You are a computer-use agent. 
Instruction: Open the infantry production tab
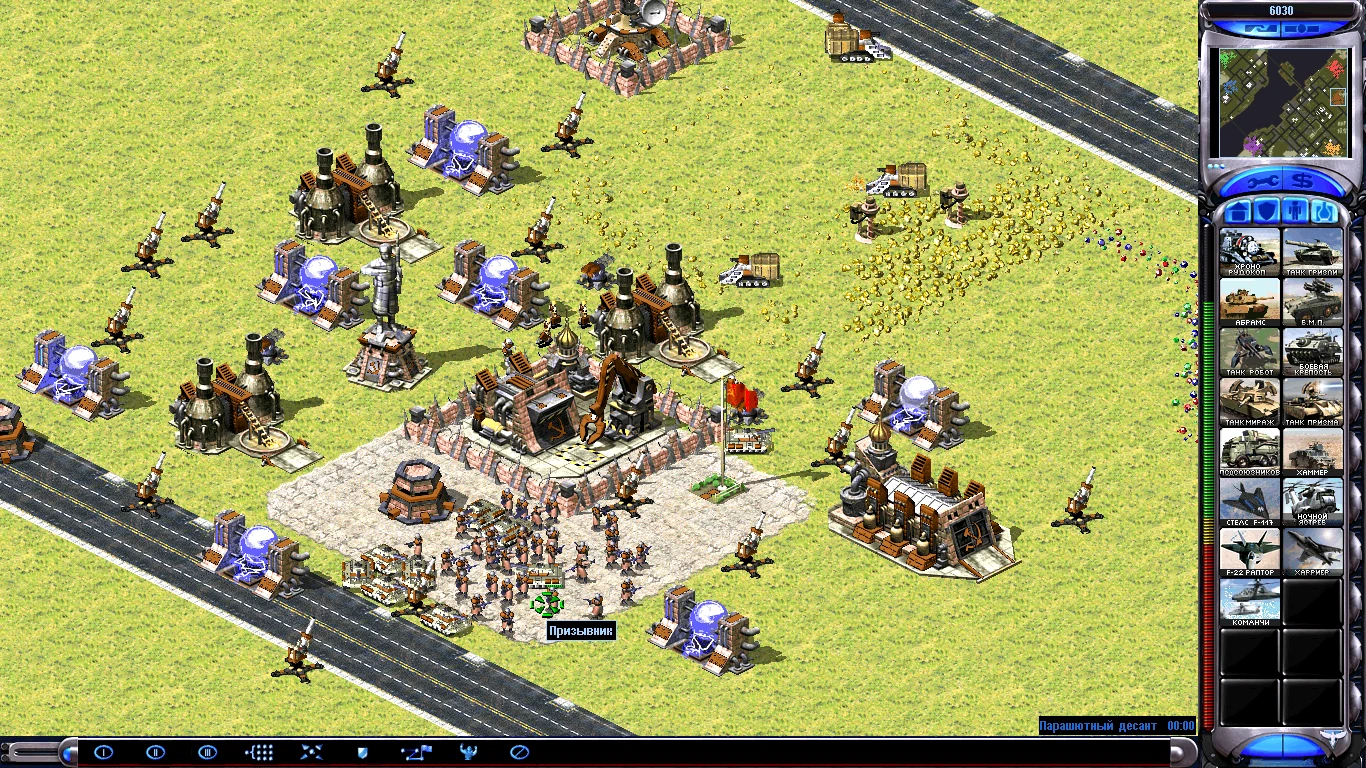click(1297, 210)
